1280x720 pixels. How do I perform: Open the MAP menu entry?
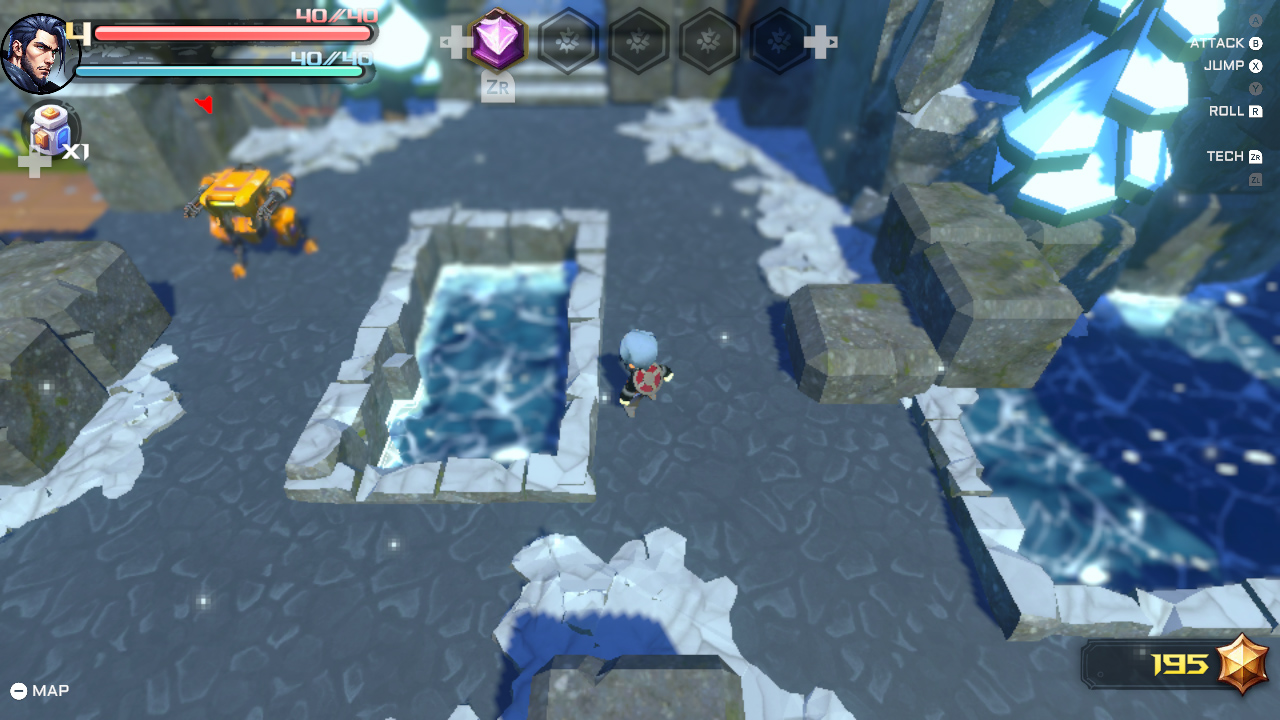[x=51, y=690]
